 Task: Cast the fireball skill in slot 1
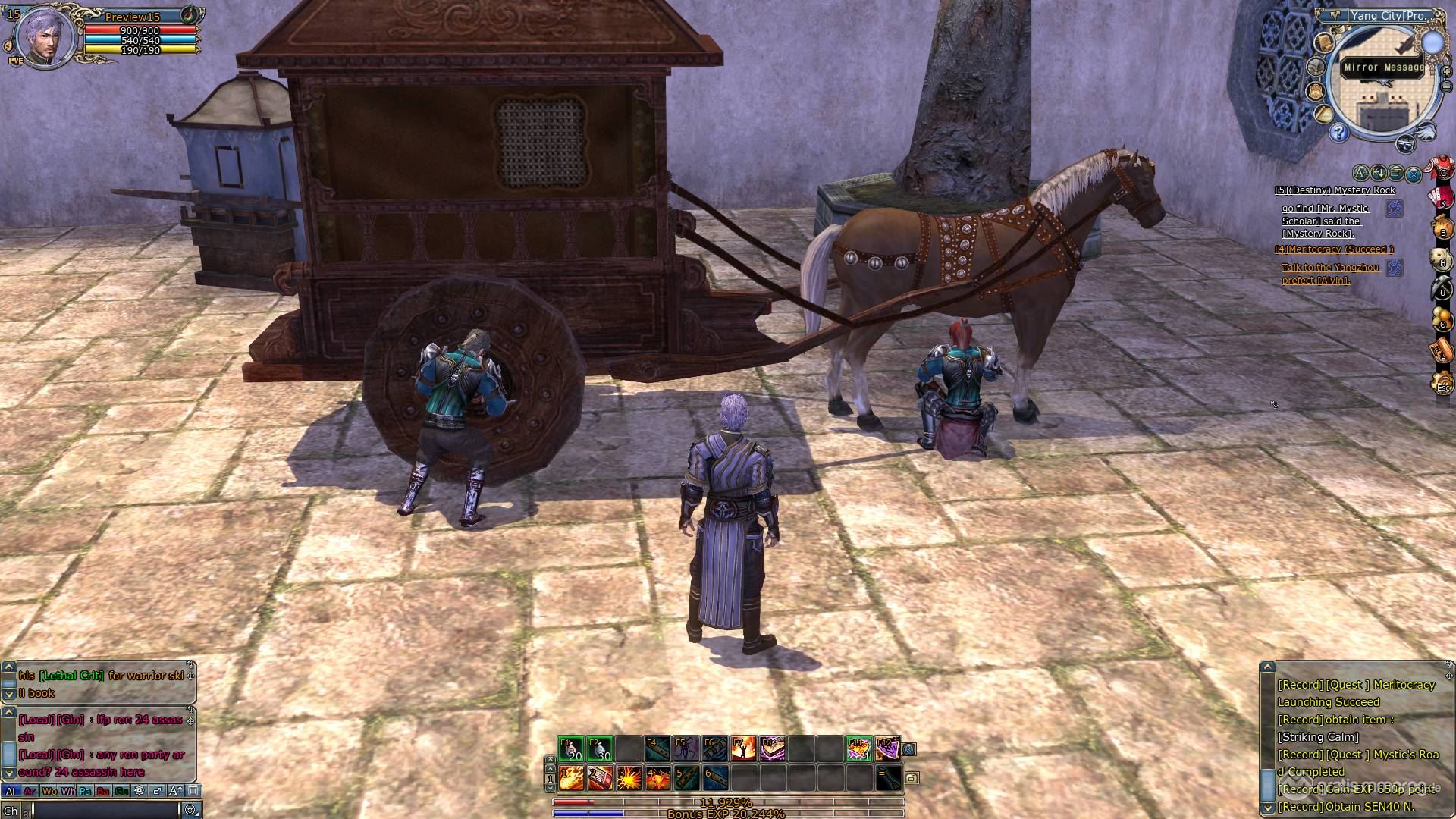tap(571, 777)
